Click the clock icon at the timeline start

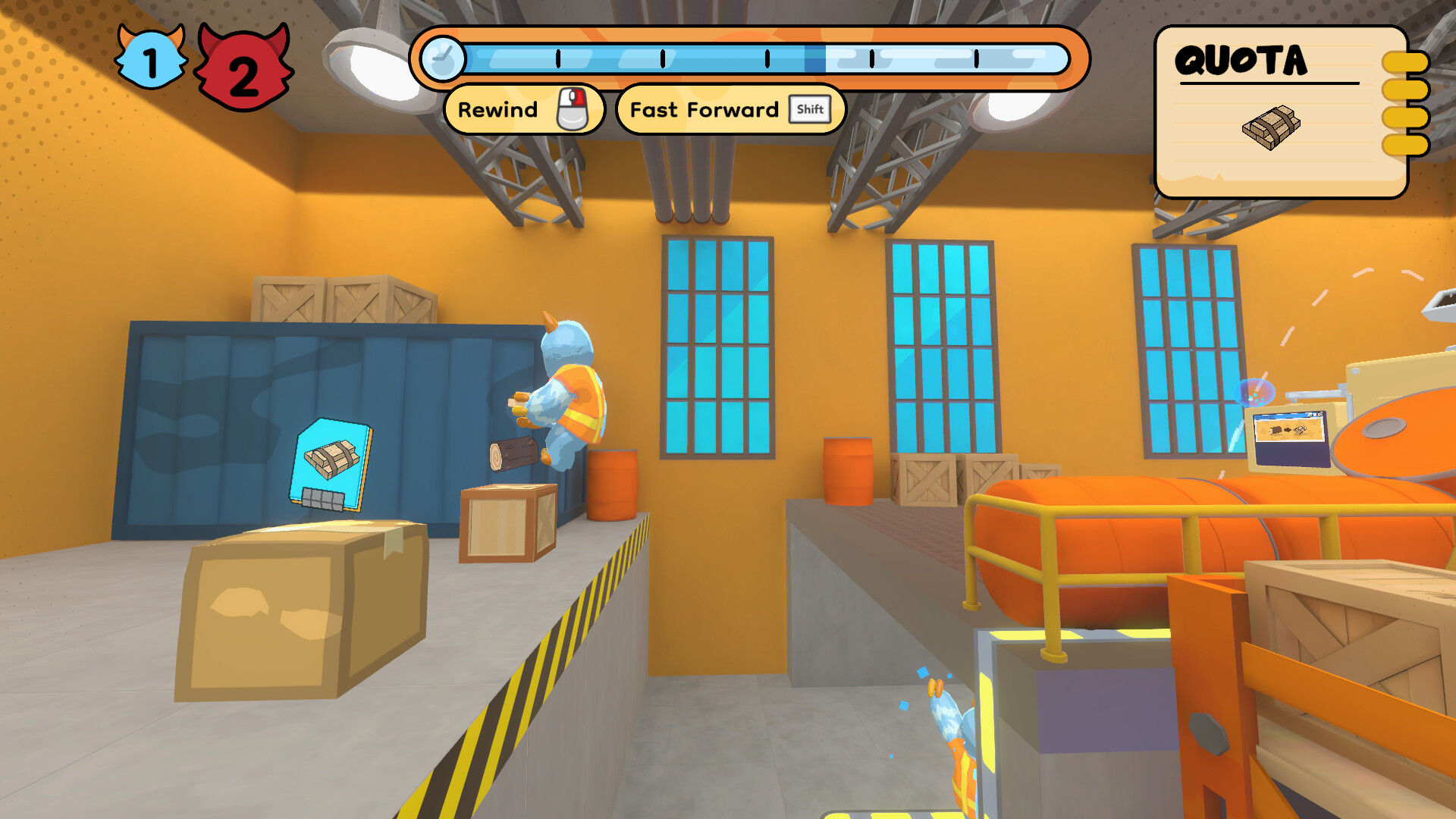tap(444, 57)
